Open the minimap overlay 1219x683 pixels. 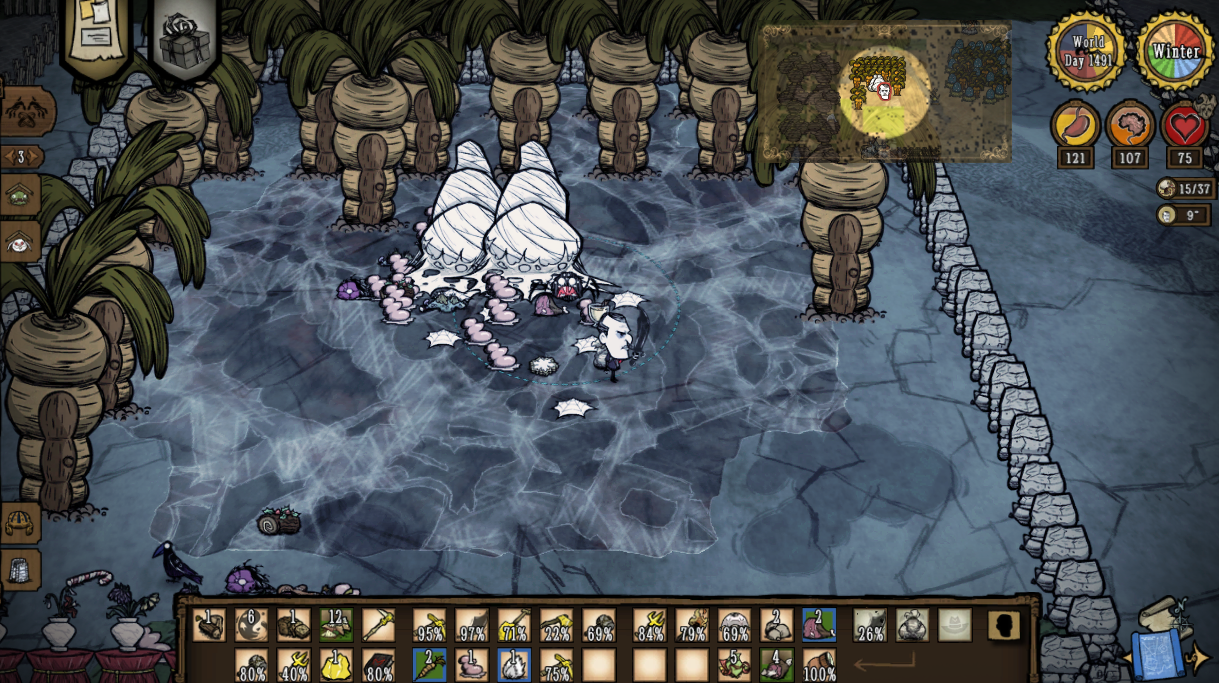pyautogui.click(x=885, y=92)
